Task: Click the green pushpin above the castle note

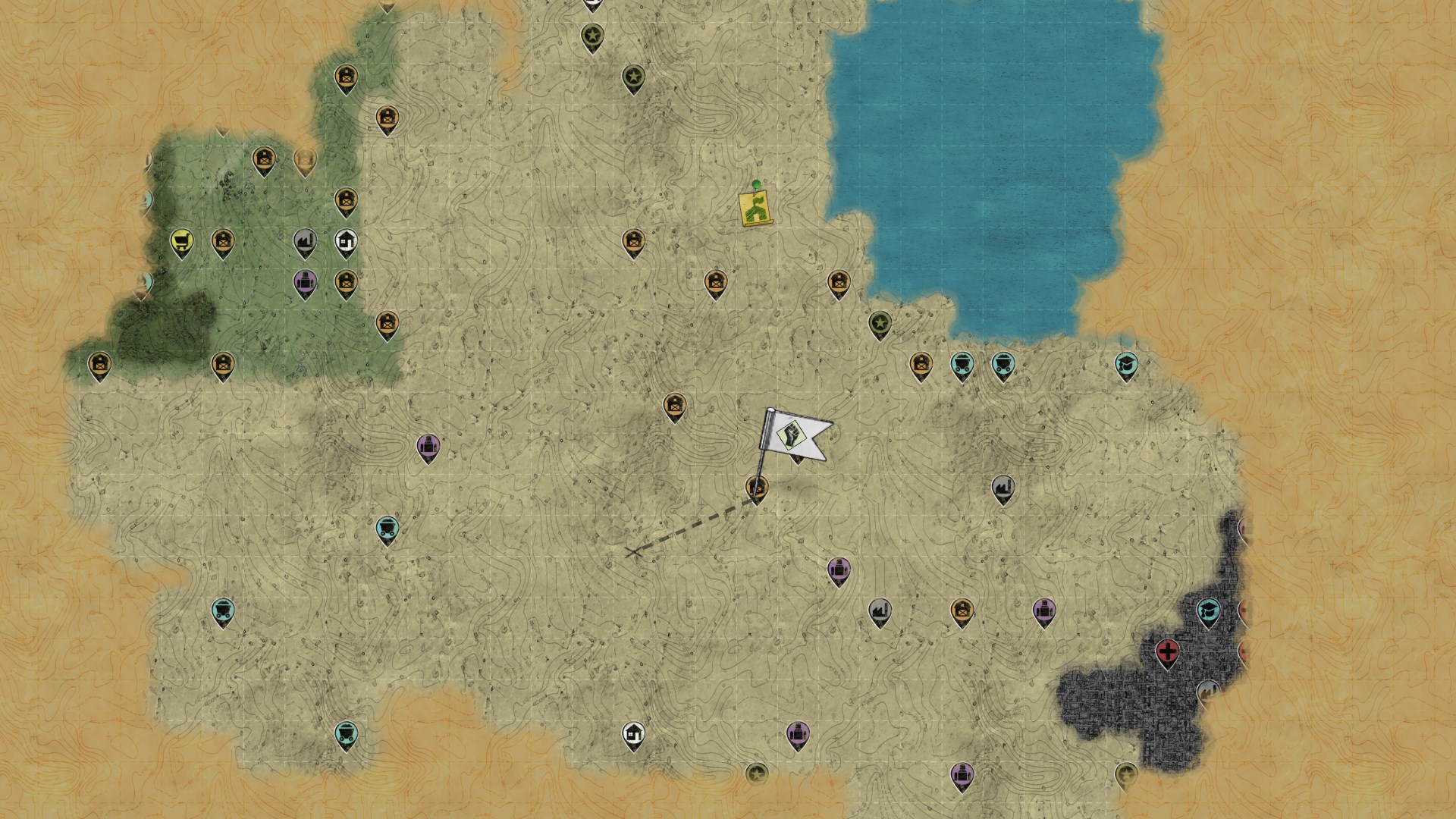Action: click(755, 184)
